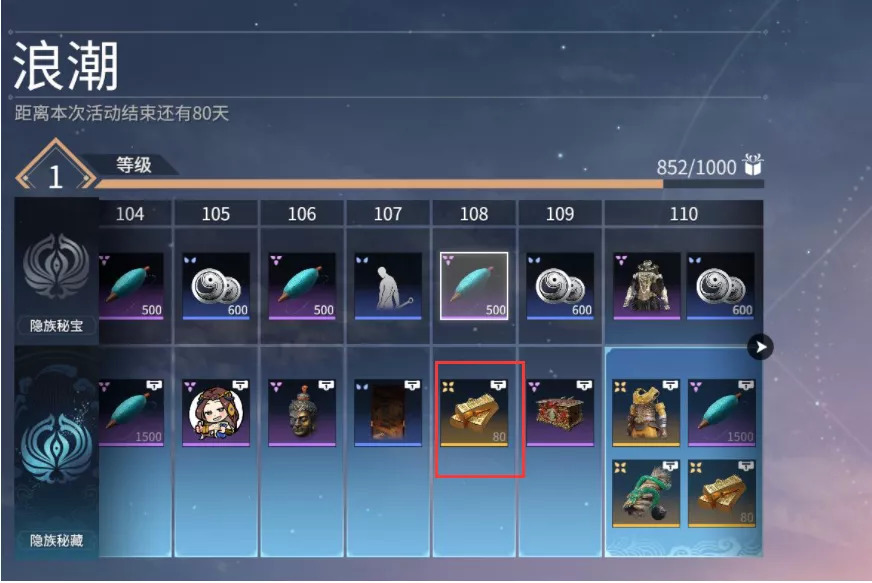Screen dimensions: 872x583
Task: Select the level 108 gold bars reward
Action: tap(474, 412)
